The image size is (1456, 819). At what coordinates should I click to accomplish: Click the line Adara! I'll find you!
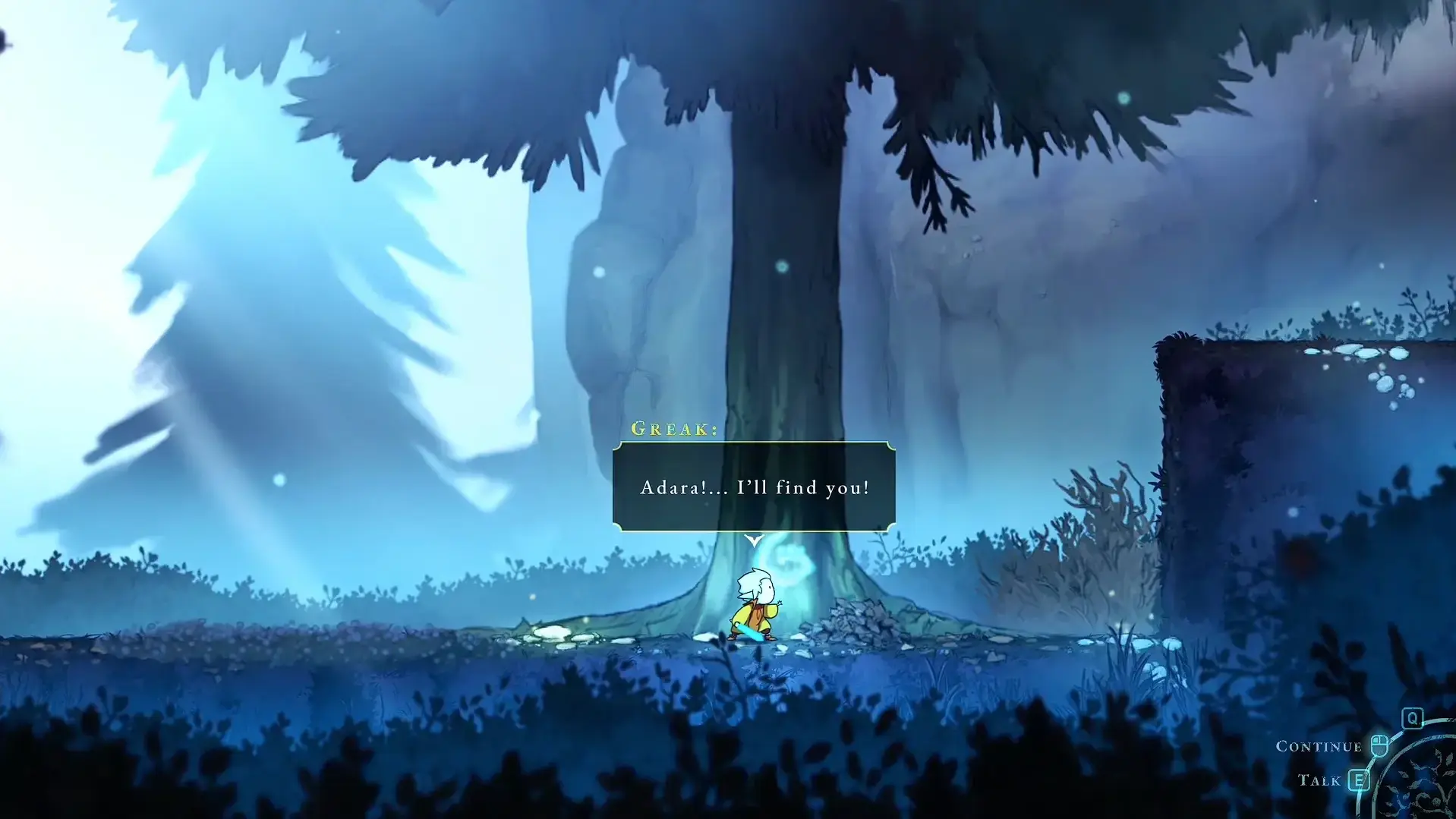coord(754,488)
